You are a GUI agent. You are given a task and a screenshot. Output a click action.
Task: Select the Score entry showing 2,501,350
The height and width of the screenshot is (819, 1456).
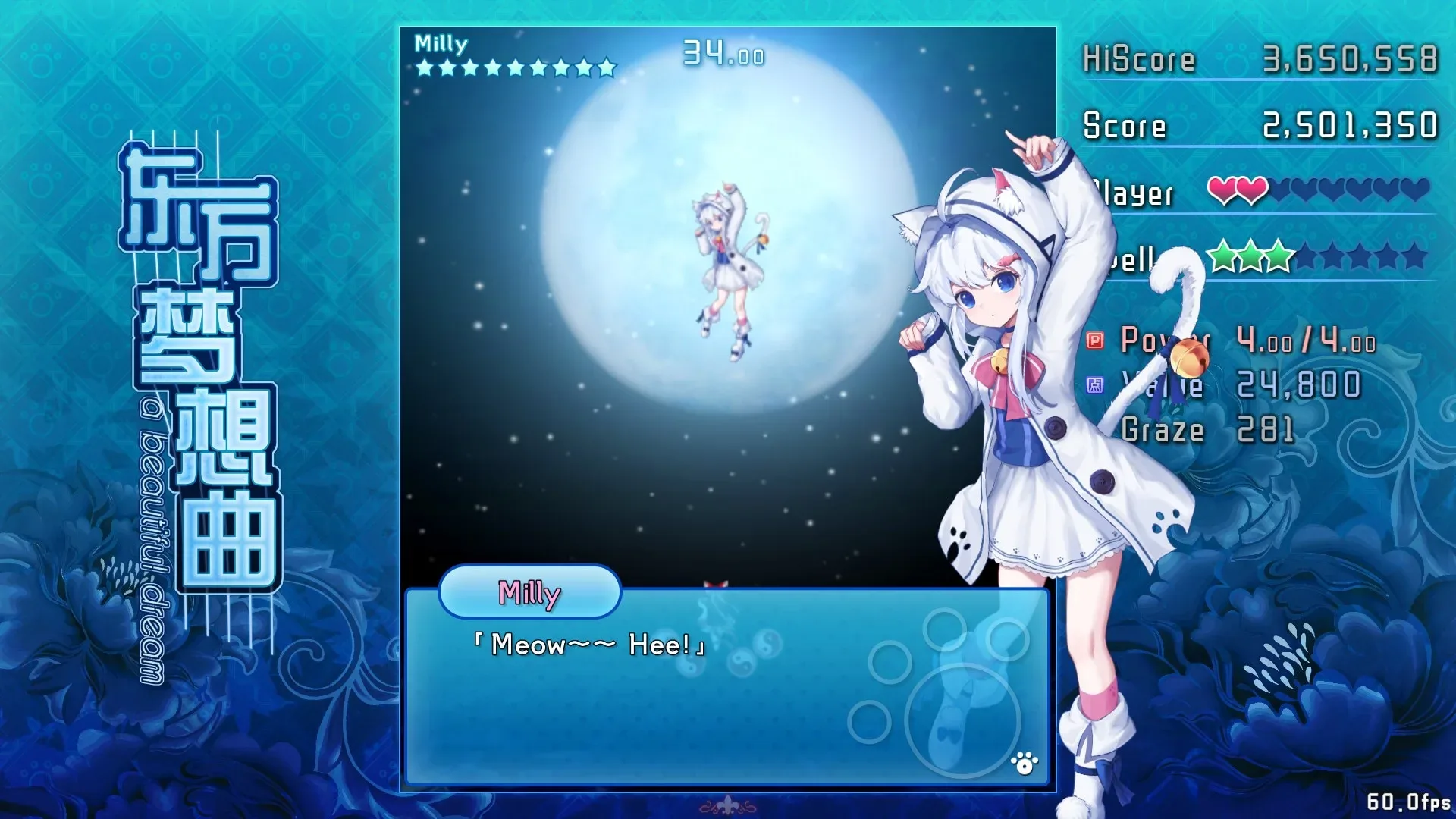1350,124
